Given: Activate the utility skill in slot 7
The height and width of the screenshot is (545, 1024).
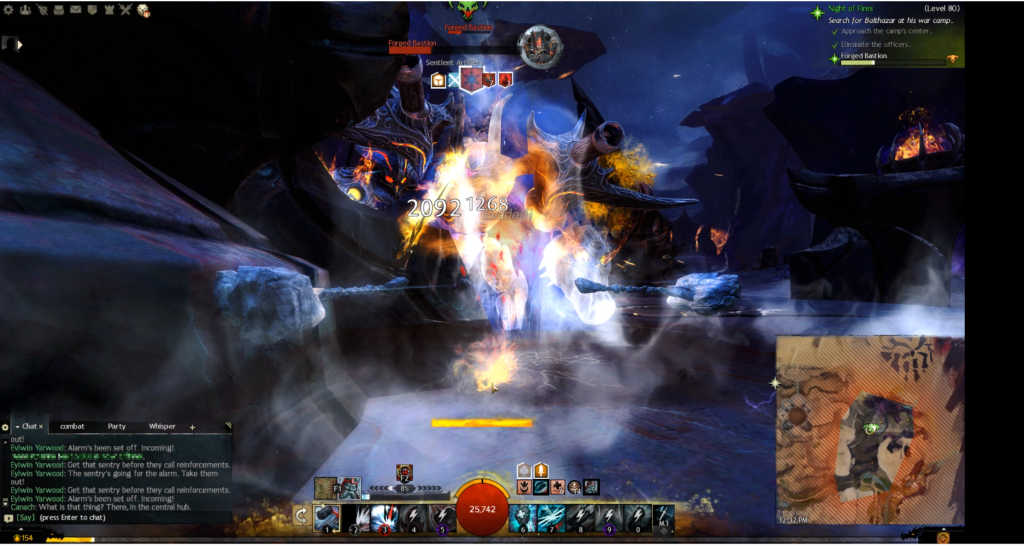Looking at the screenshot, I should click(x=550, y=518).
